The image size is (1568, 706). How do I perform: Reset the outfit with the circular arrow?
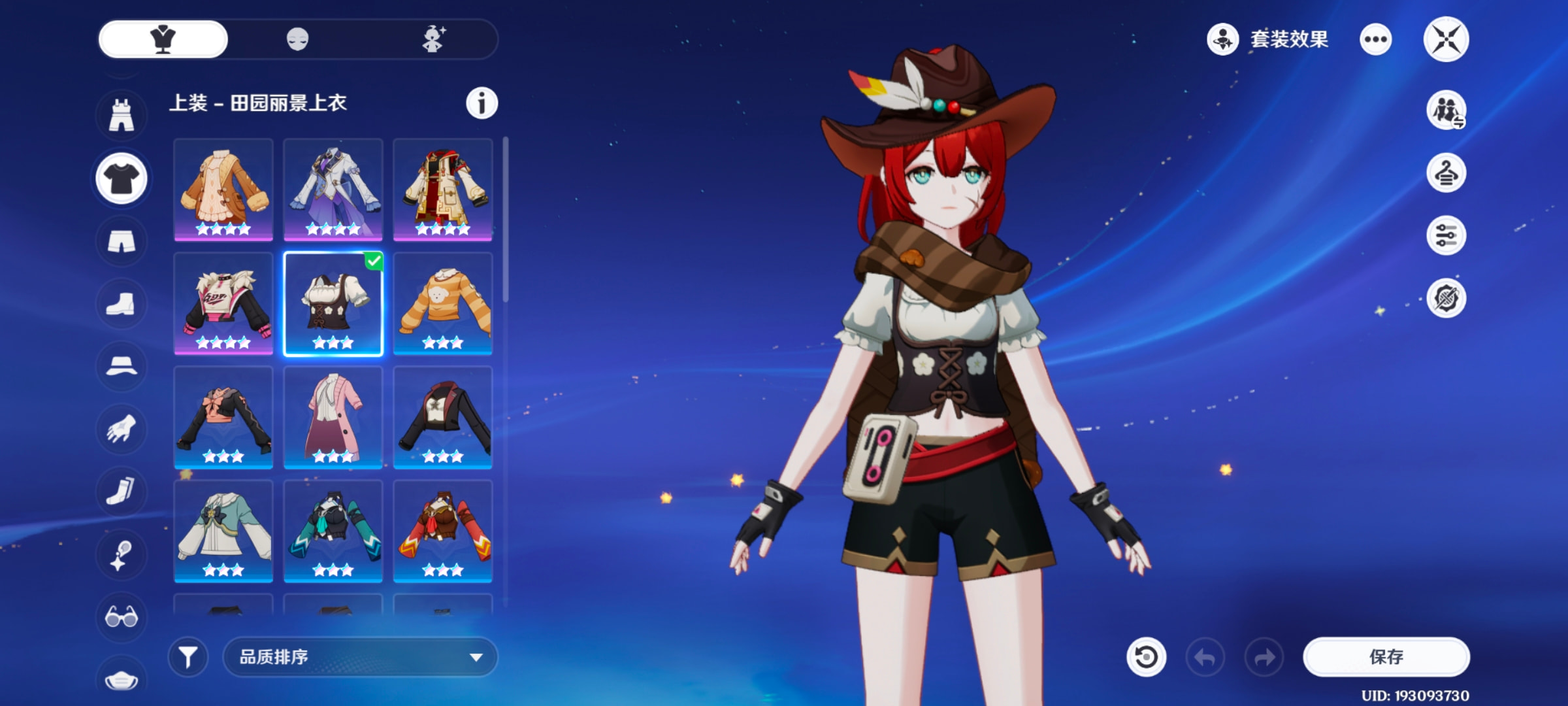point(1146,656)
